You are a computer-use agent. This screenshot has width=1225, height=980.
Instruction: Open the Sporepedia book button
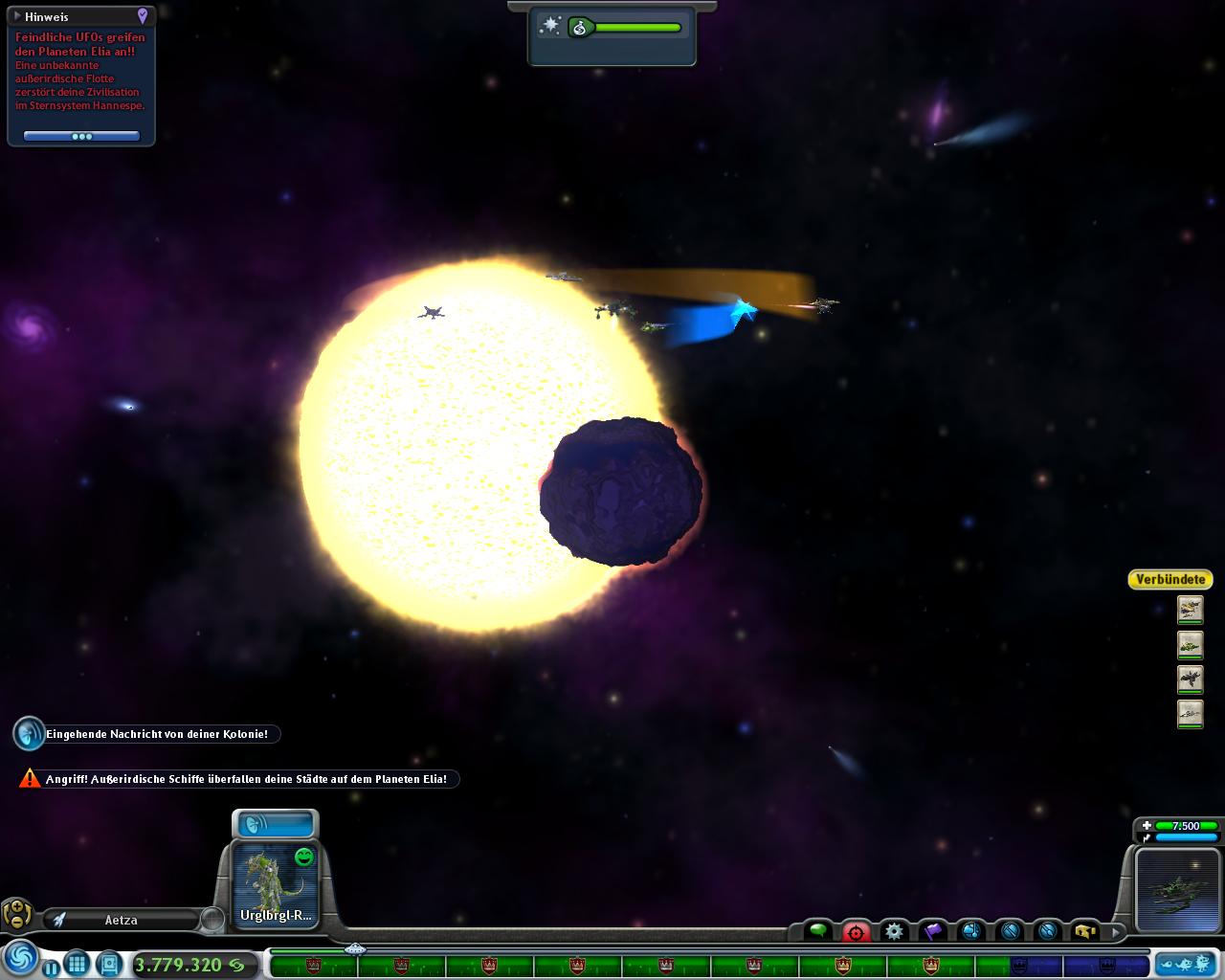click(x=108, y=964)
